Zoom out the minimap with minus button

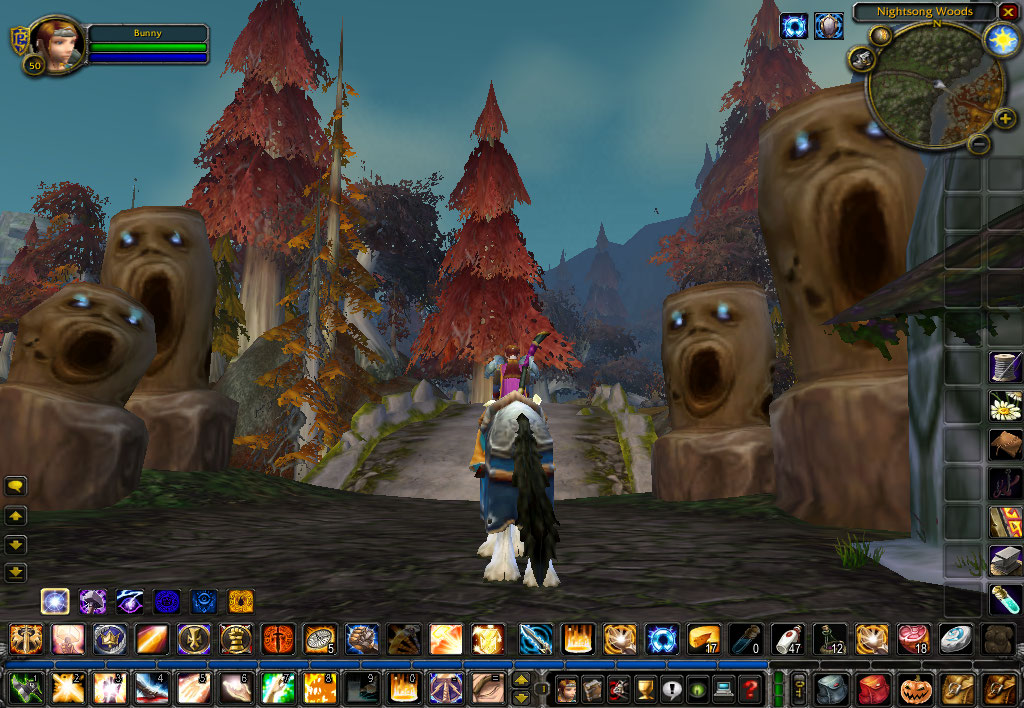click(980, 144)
